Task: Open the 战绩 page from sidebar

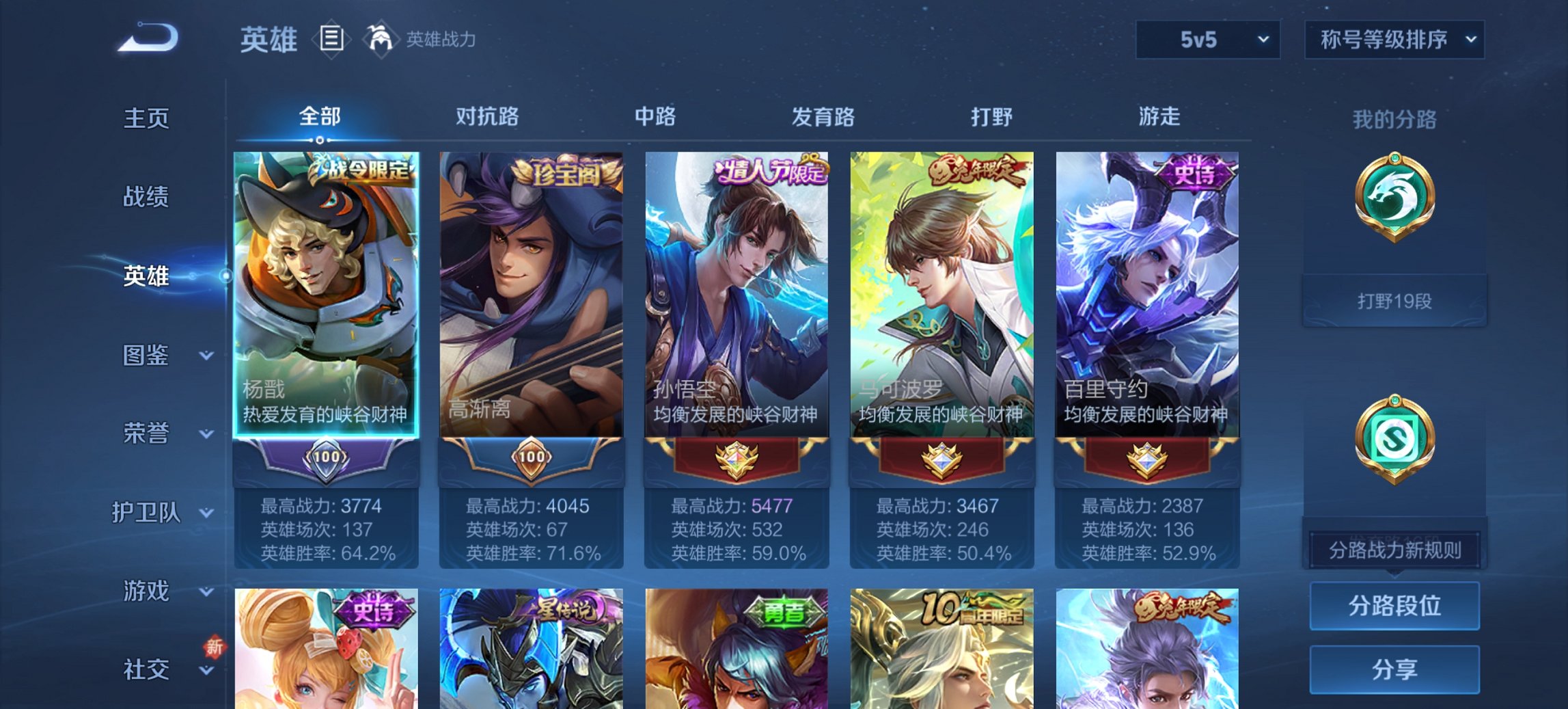Action: click(x=146, y=198)
